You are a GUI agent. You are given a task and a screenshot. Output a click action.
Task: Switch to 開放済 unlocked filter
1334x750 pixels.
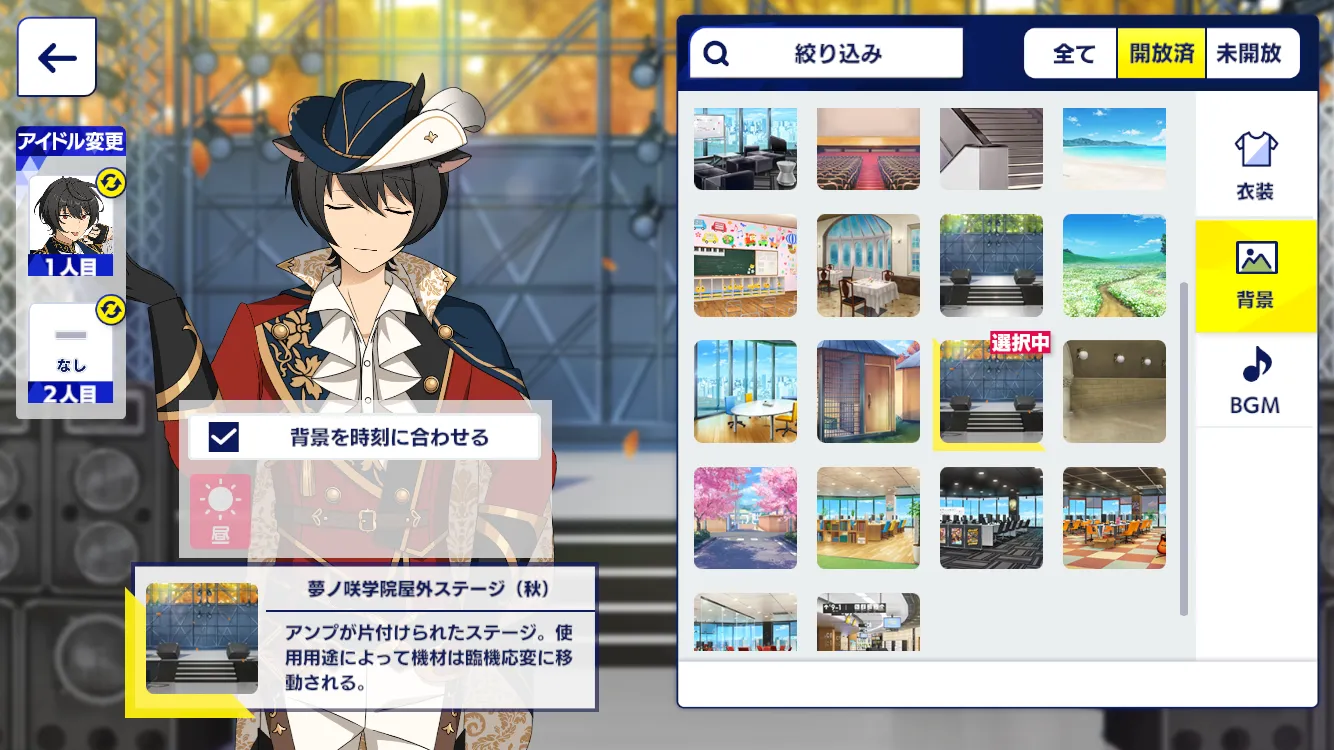pyautogui.click(x=1162, y=53)
